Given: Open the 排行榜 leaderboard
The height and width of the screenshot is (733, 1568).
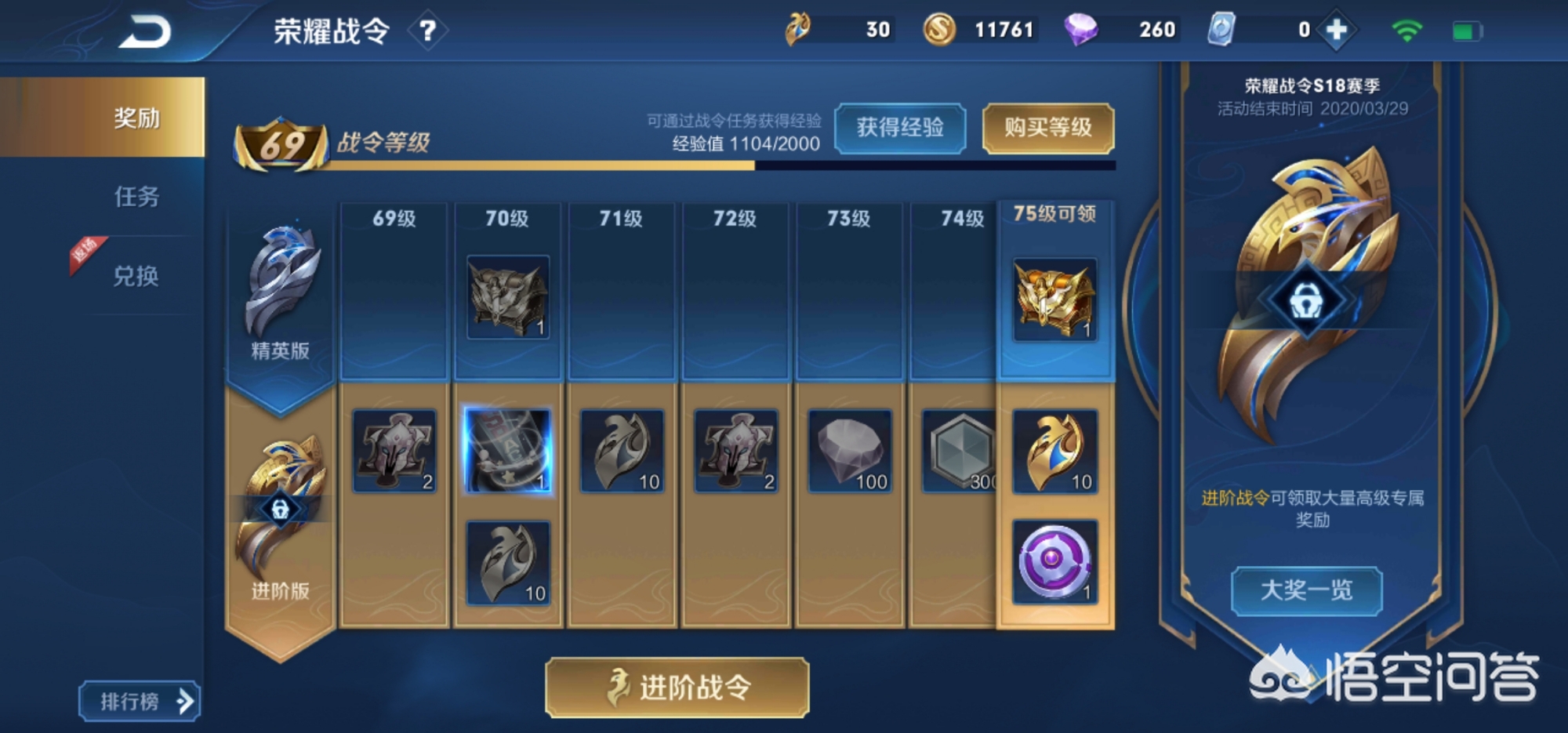Looking at the screenshot, I should 140,701.
